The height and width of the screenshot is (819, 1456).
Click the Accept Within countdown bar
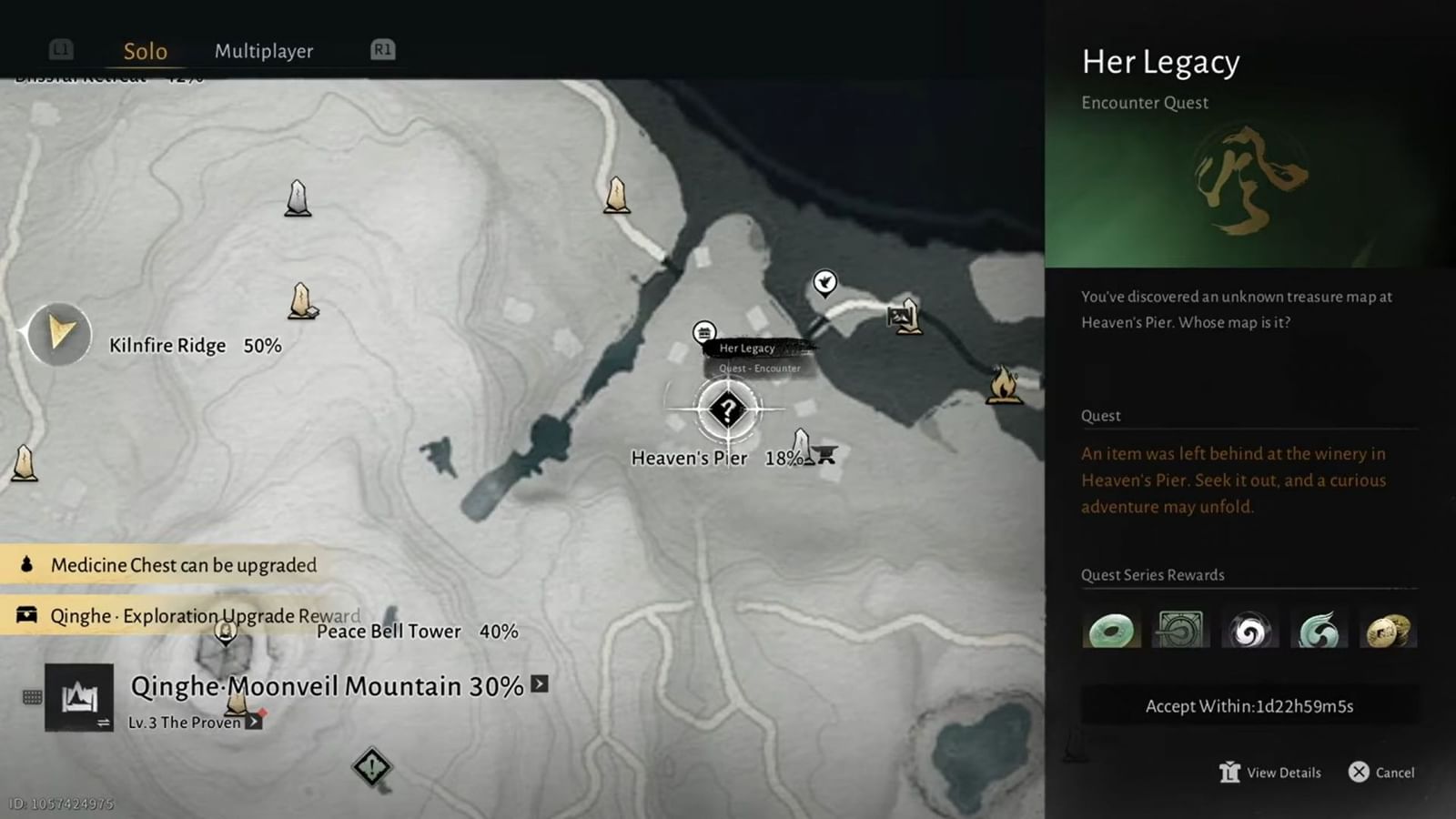(x=1248, y=705)
